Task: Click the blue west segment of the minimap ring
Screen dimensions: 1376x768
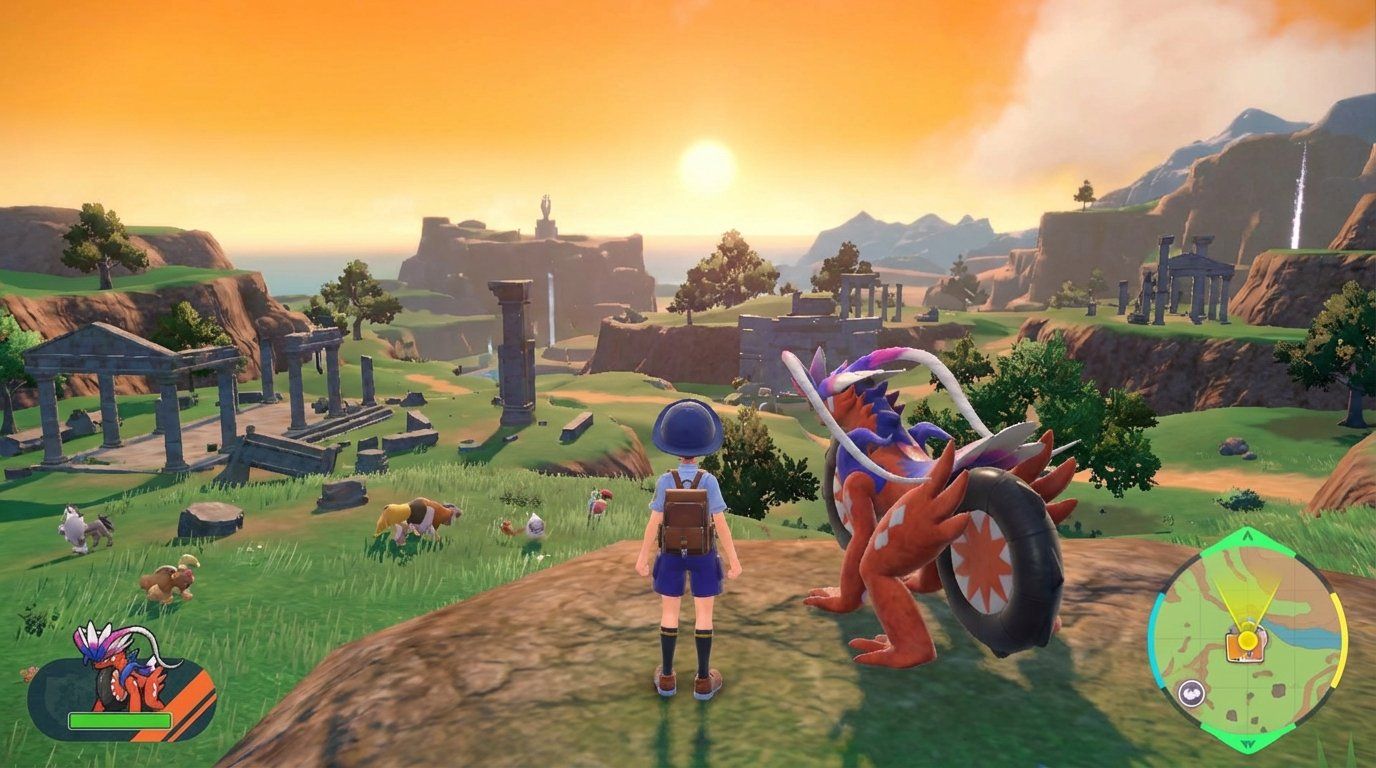Action: point(1150,637)
